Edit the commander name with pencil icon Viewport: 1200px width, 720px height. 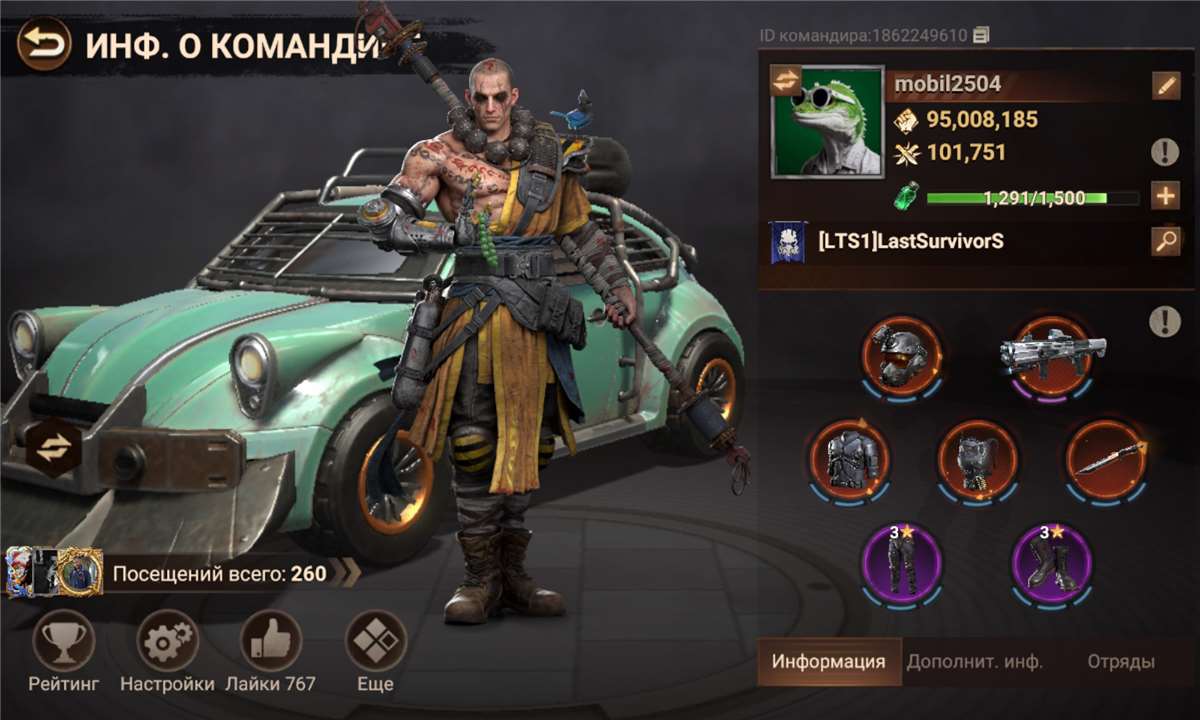coord(1165,86)
